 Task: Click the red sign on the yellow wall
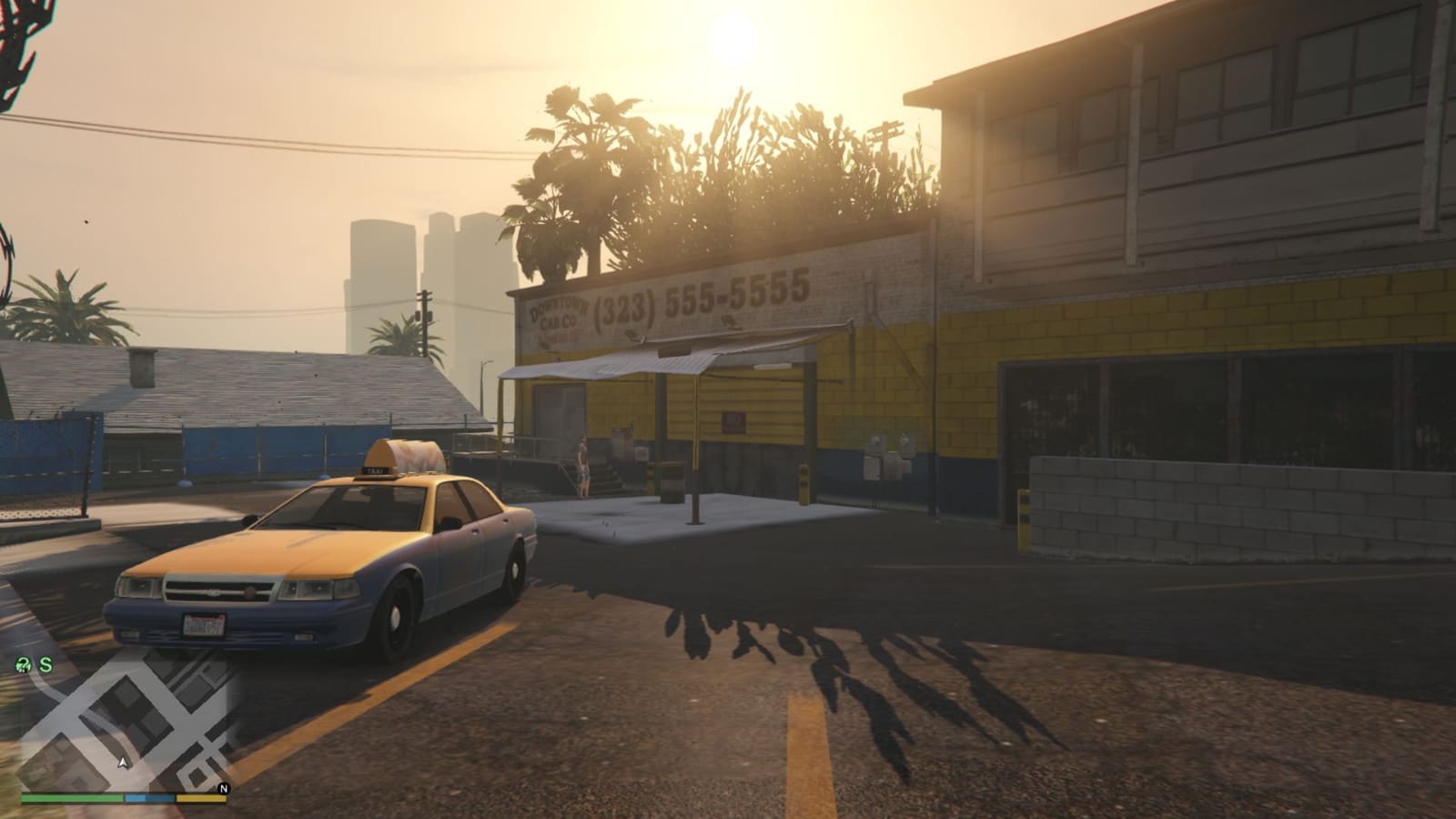(x=734, y=422)
